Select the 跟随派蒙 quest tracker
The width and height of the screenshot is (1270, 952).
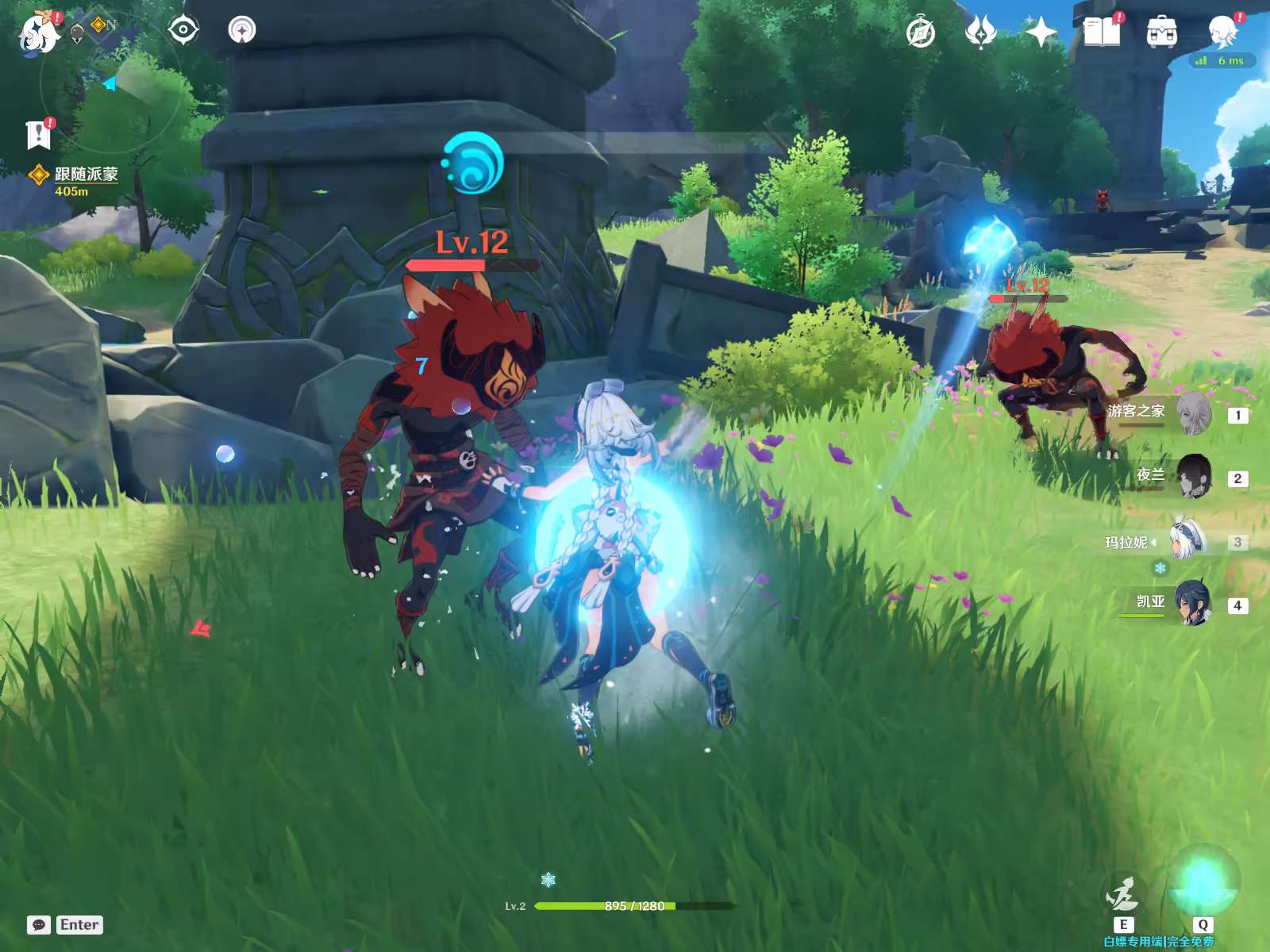(85, 175)
